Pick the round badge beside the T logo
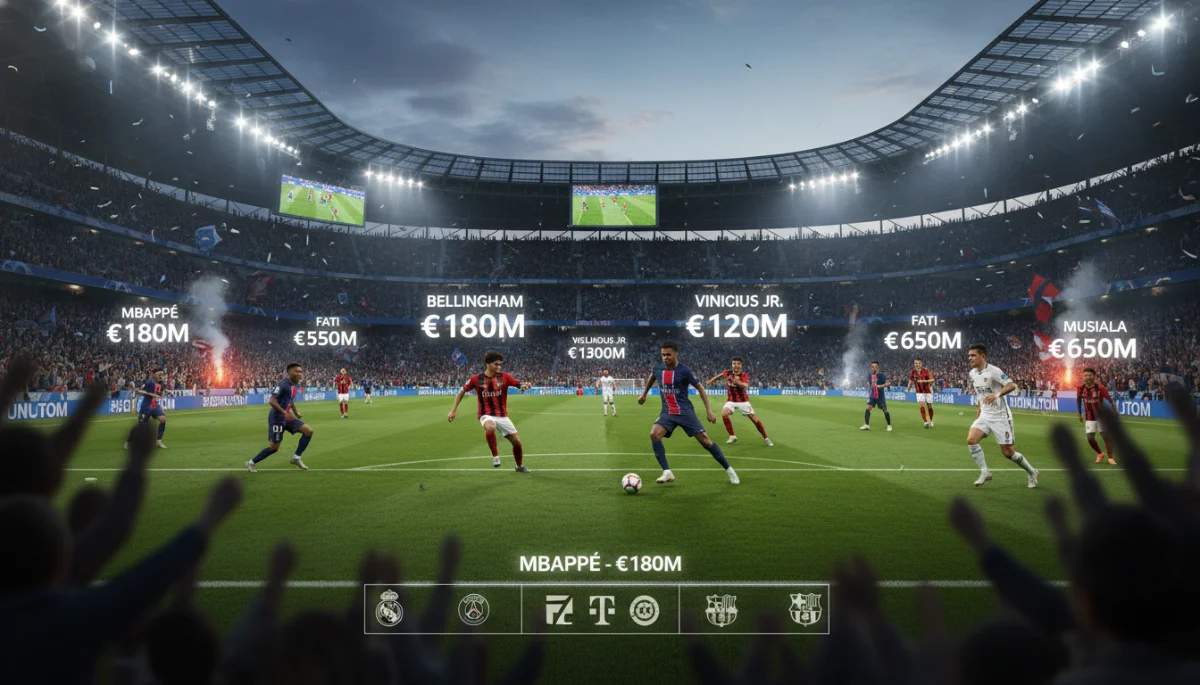 click(644, 609)
